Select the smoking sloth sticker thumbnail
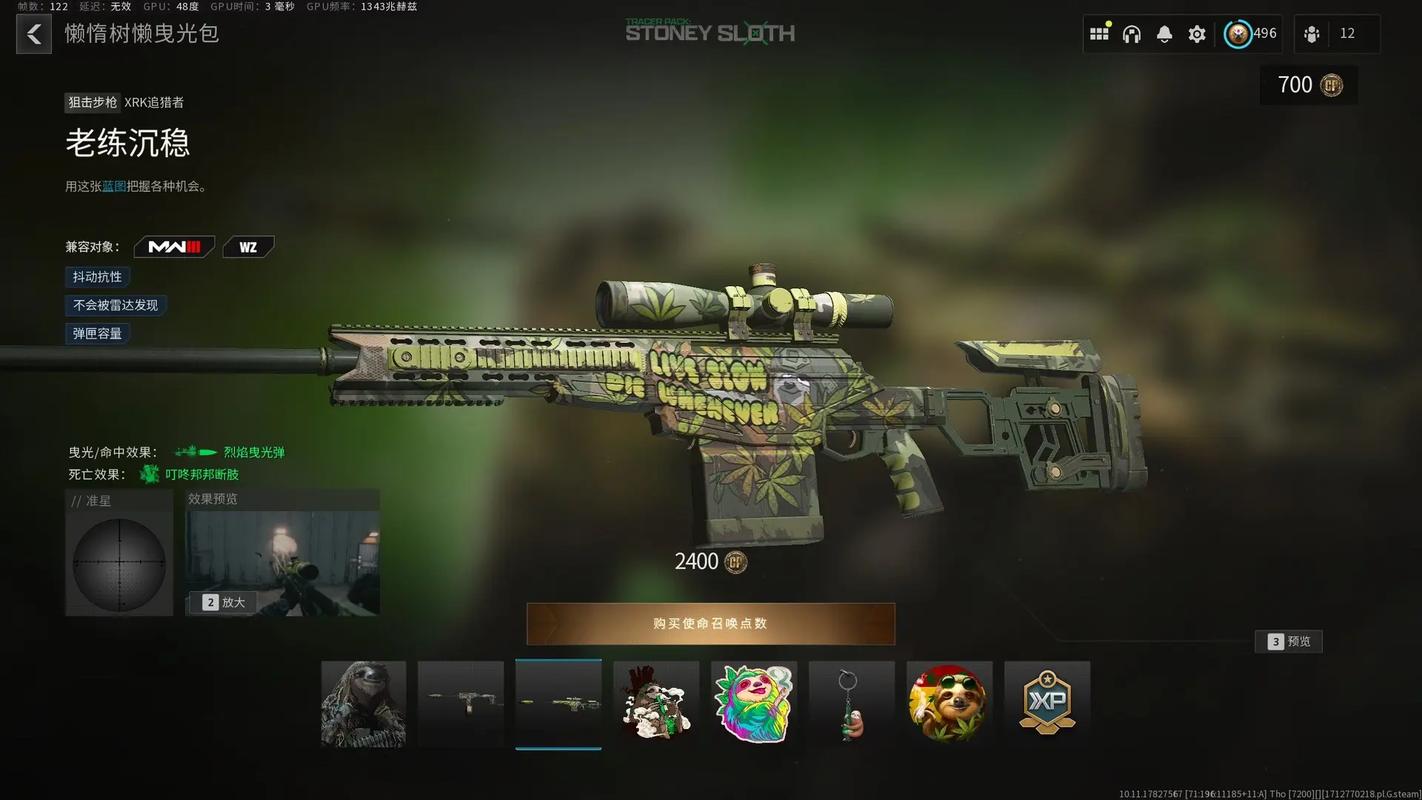The width and height of the screenshot is (1422, 800). pyautogui.click(x=656, y=703)
